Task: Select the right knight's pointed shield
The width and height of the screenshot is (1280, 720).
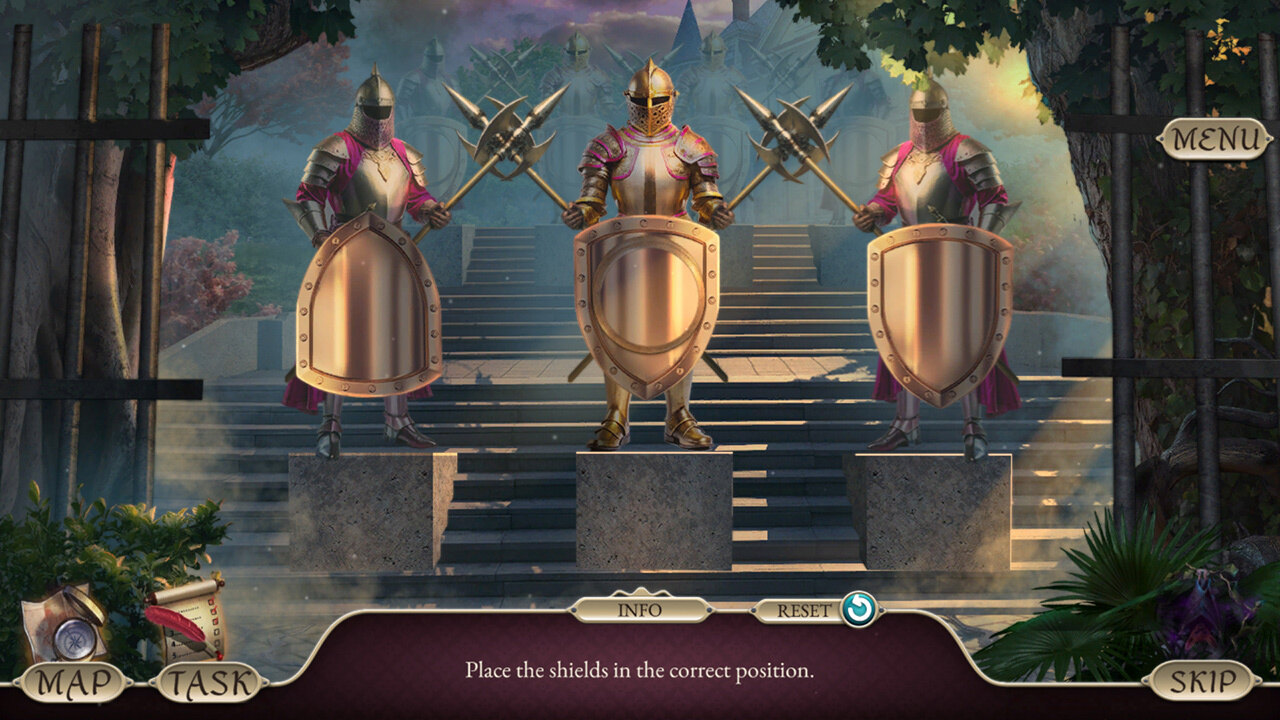Action: 940,312
